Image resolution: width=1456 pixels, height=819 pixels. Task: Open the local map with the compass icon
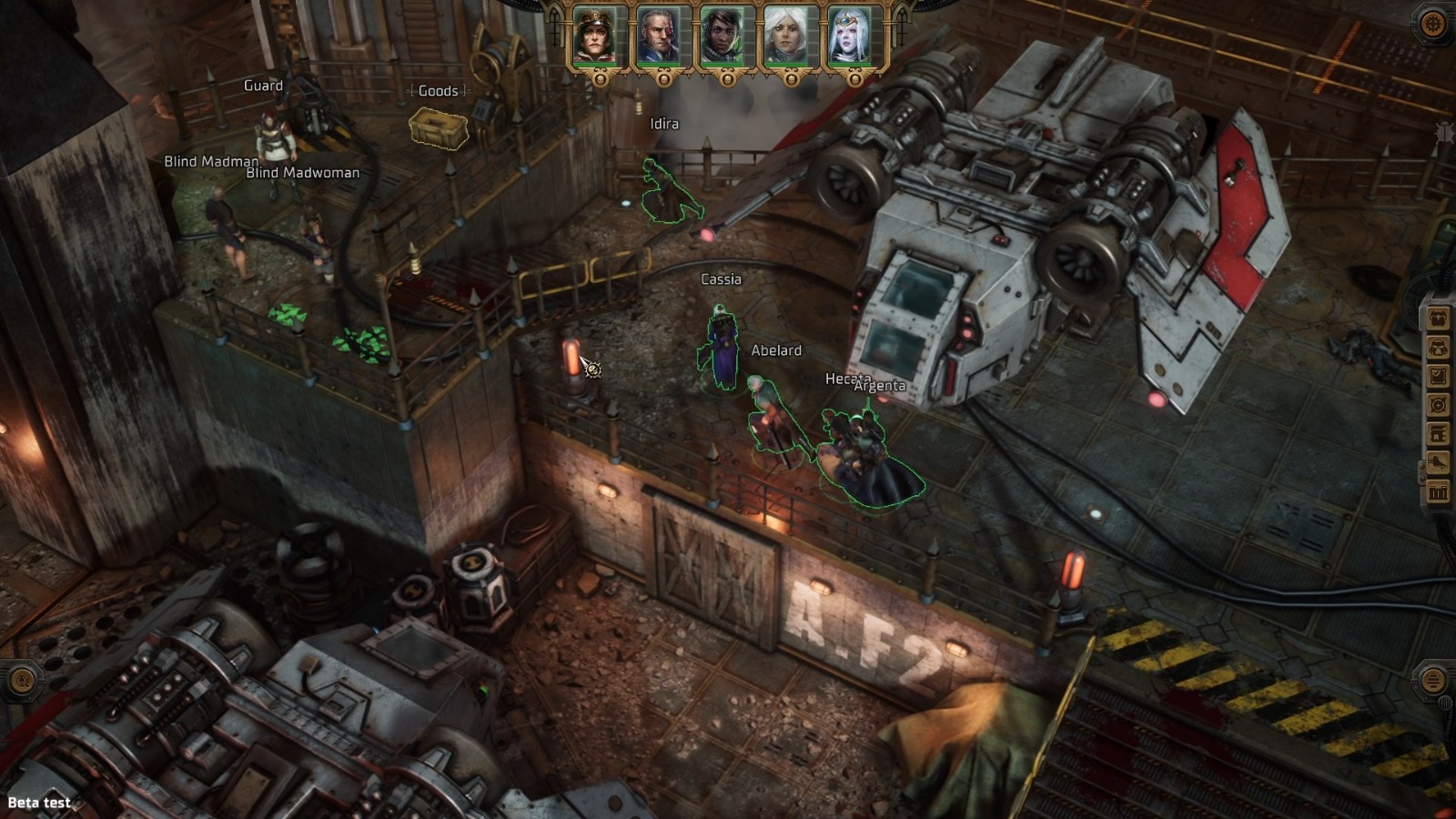[1439, 406]
